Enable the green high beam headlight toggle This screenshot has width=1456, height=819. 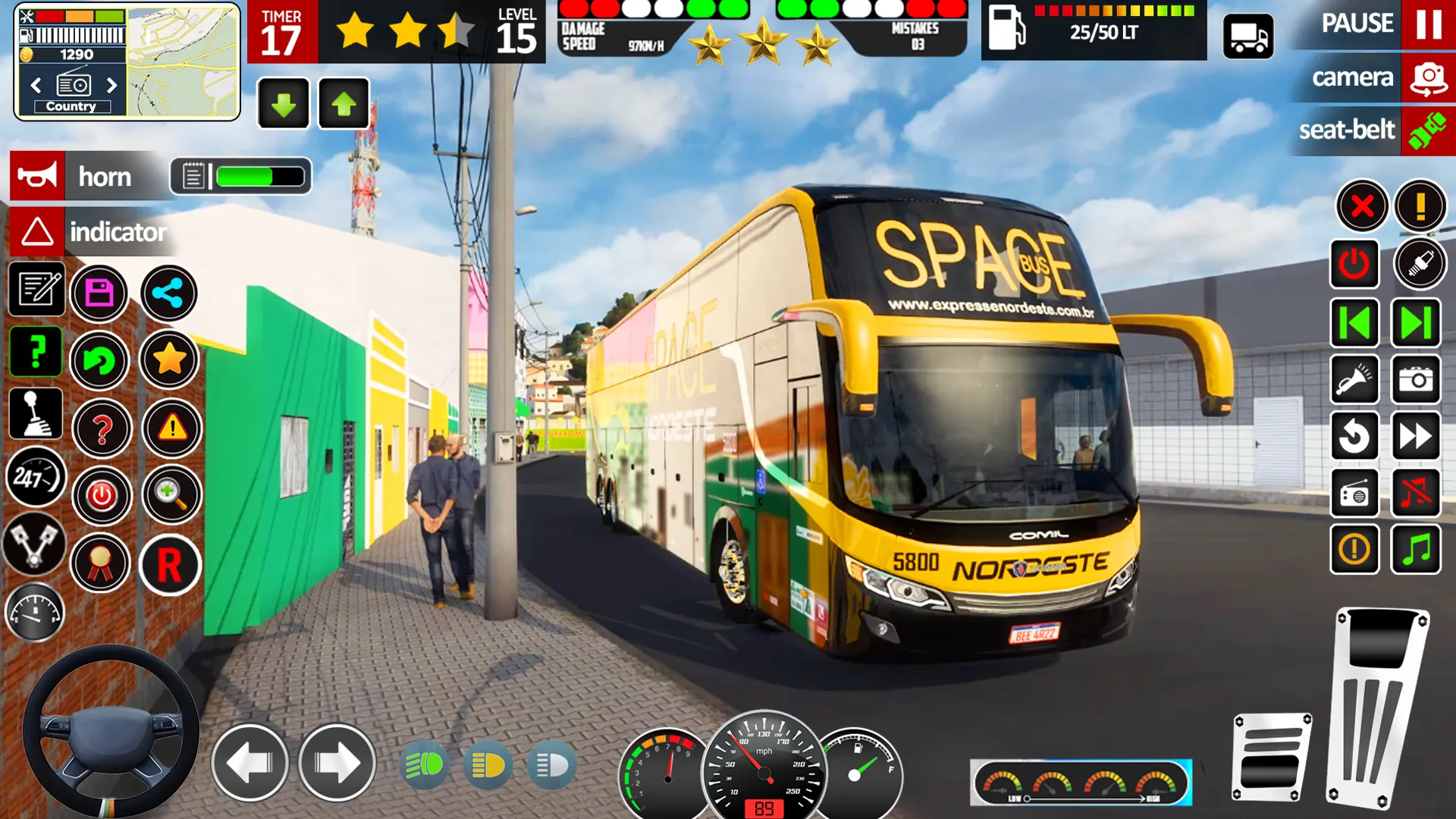click(x=425, y=766)
